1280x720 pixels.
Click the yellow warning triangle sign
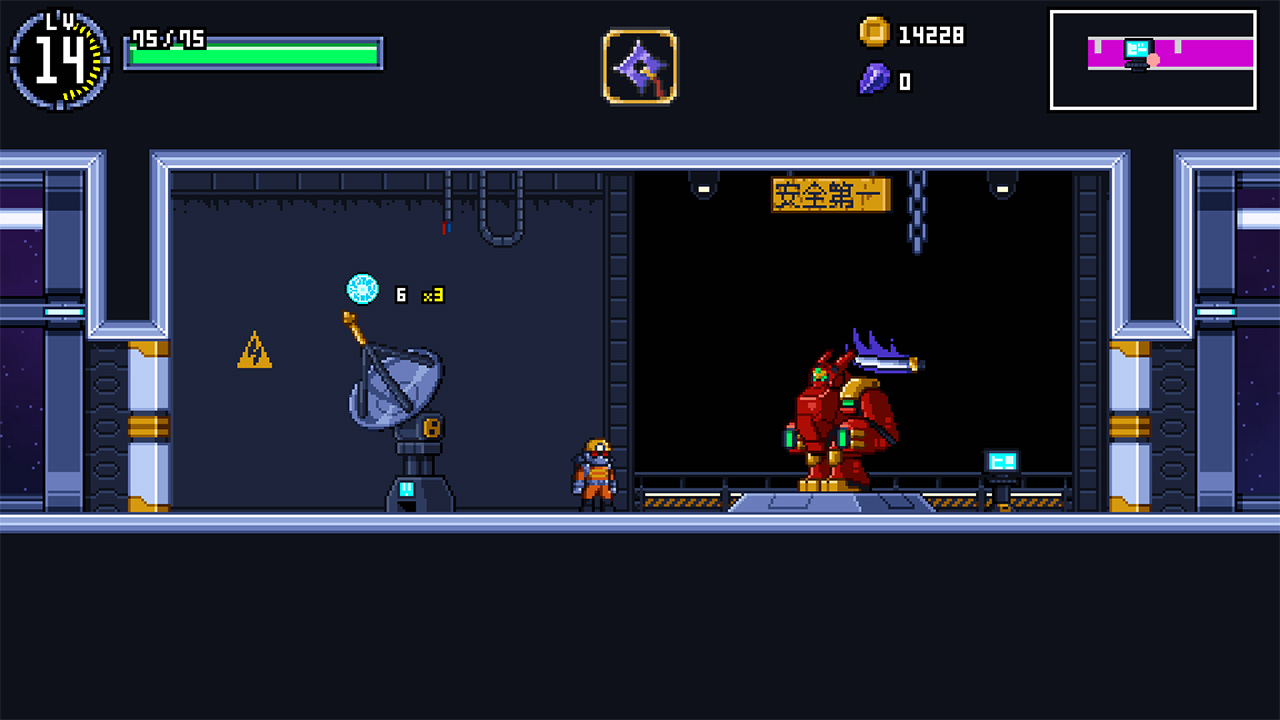253,352
